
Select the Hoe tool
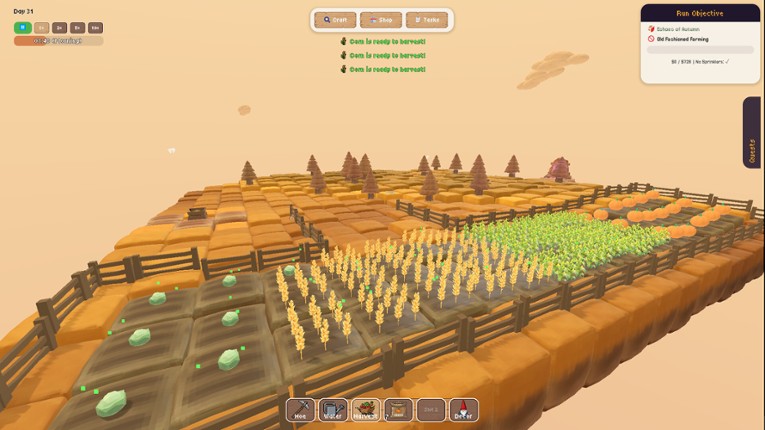click(300, 410)
